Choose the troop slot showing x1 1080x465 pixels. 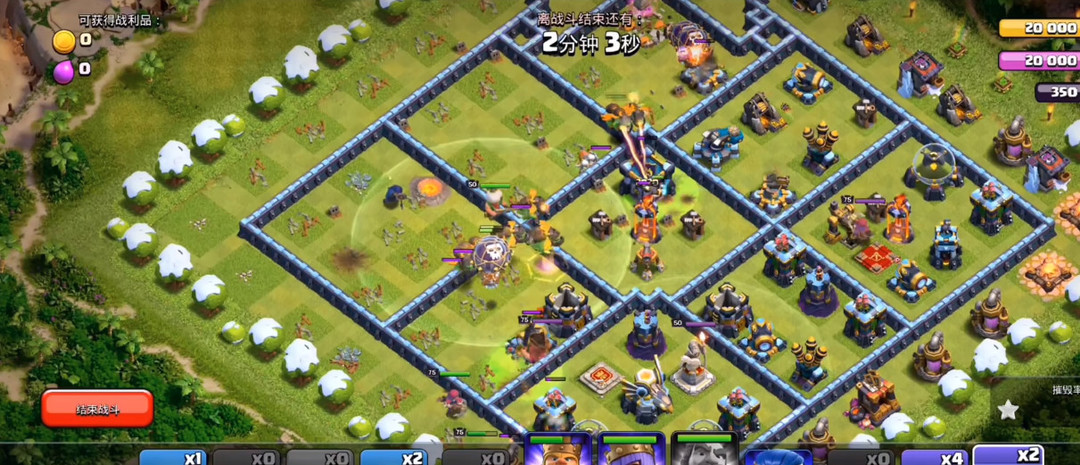[x=173, y=457]
